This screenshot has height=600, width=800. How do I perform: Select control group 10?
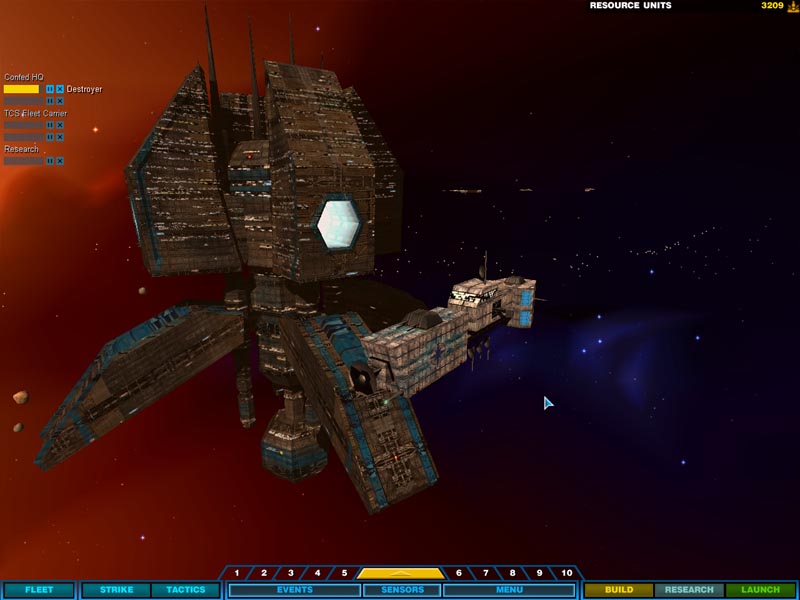(x=567, y=573)
